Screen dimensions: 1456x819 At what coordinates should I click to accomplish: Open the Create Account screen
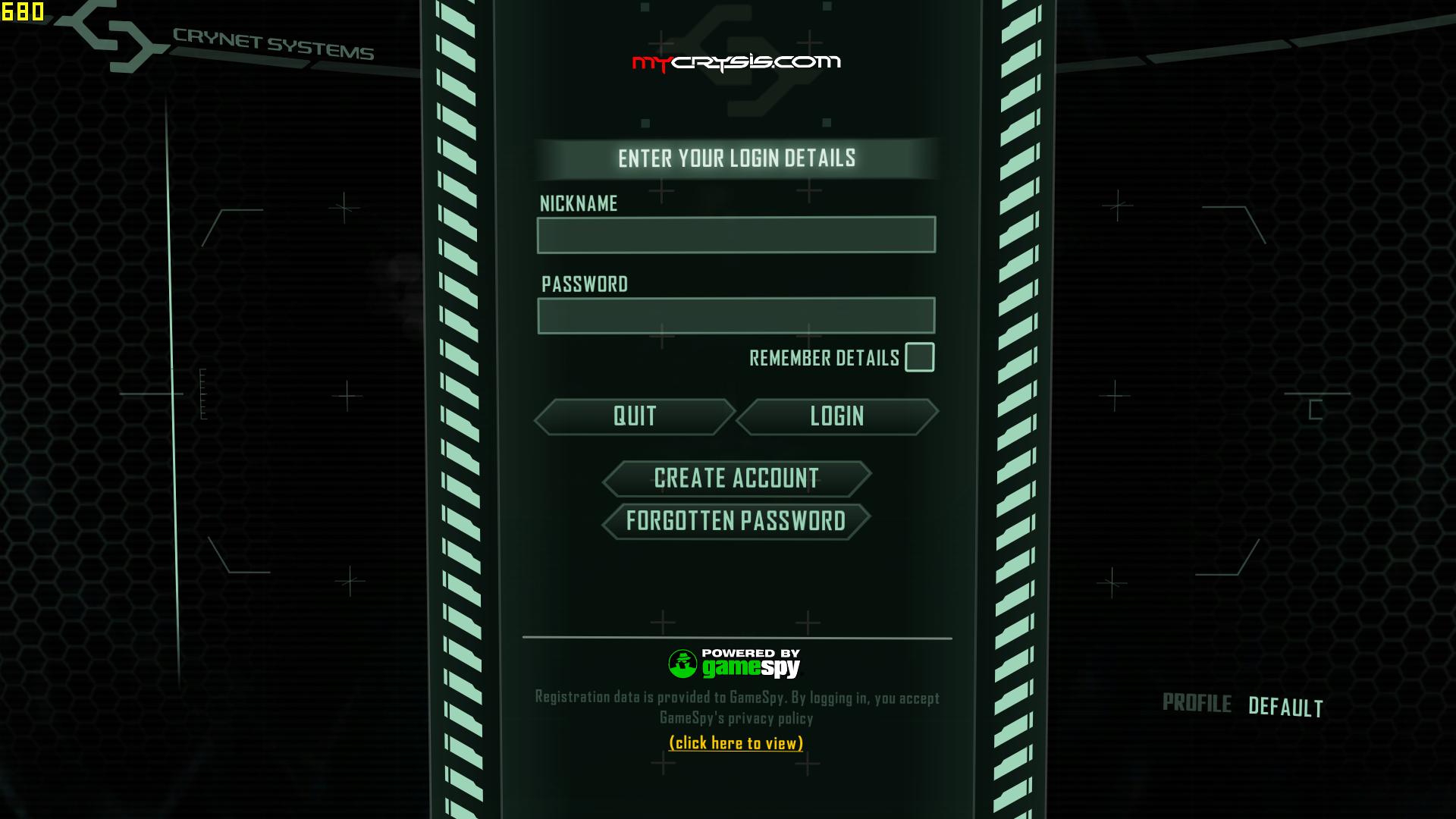[x=736, y=479]
